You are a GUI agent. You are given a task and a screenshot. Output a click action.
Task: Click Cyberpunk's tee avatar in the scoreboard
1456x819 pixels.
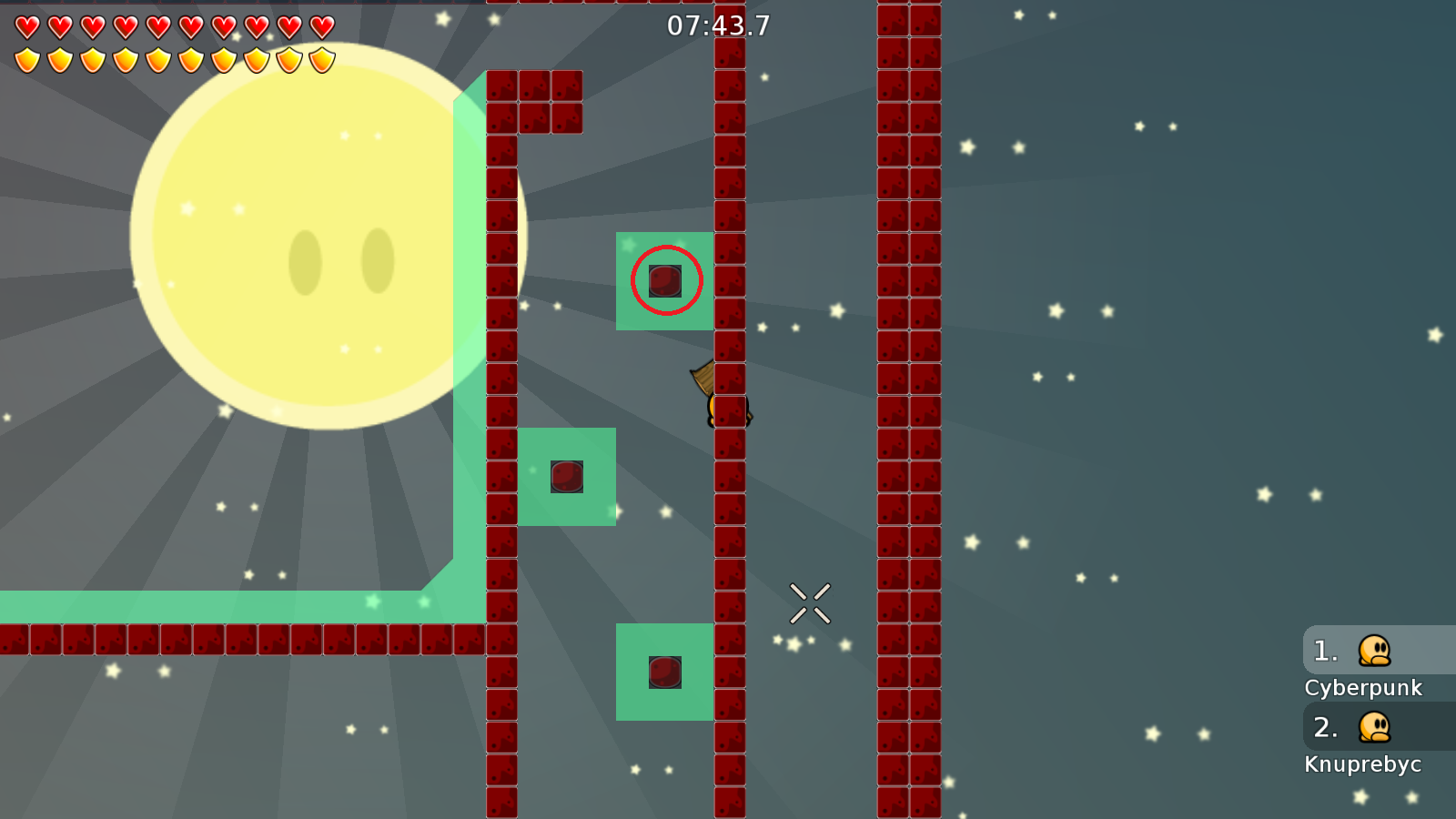tap(1374, 651)
